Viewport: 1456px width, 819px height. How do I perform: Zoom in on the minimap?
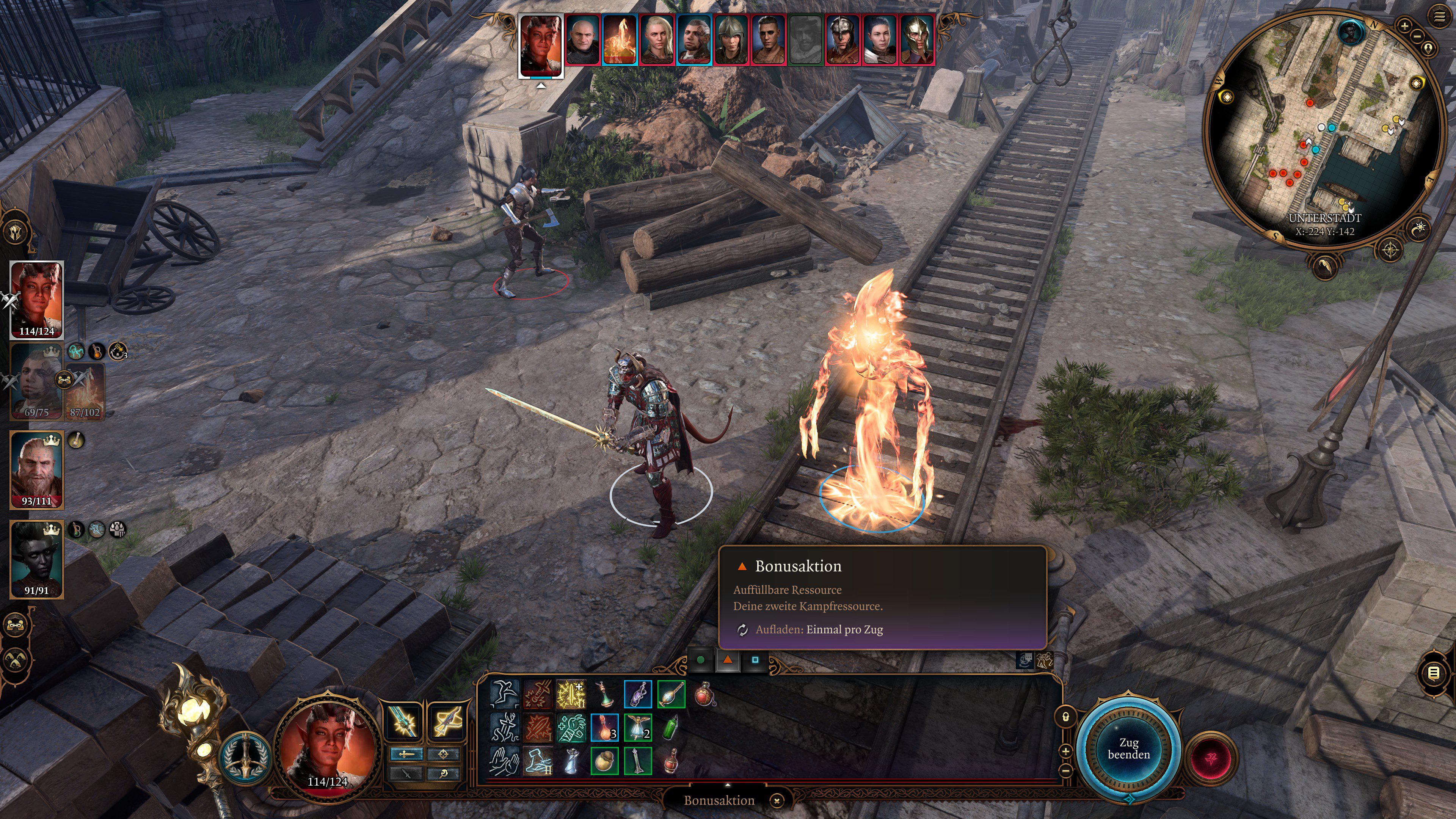pyautogui.click(x=1404, y=25)
